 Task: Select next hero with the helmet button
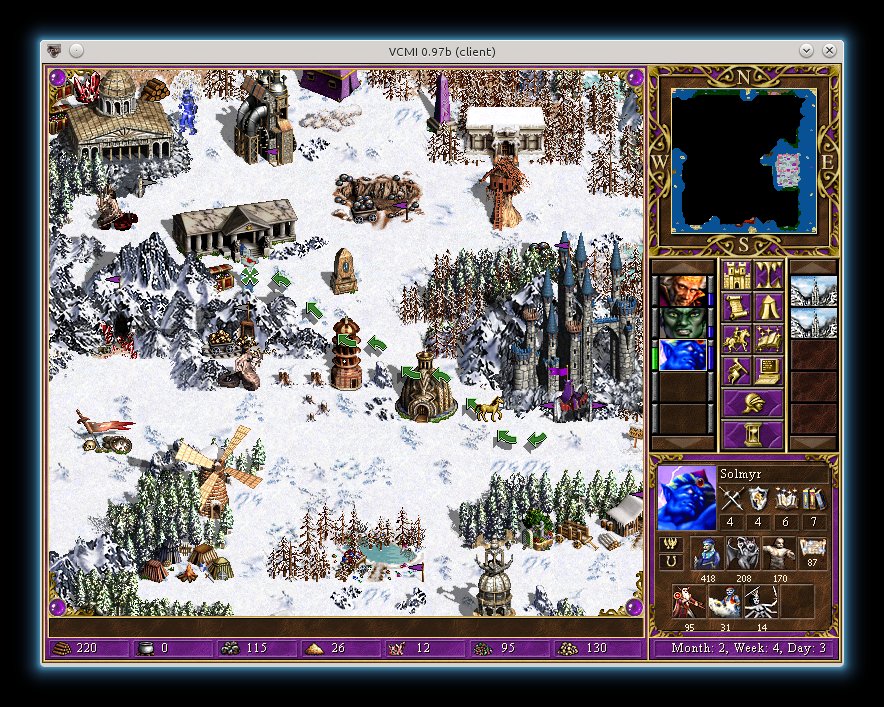click(x=752, y=403)
